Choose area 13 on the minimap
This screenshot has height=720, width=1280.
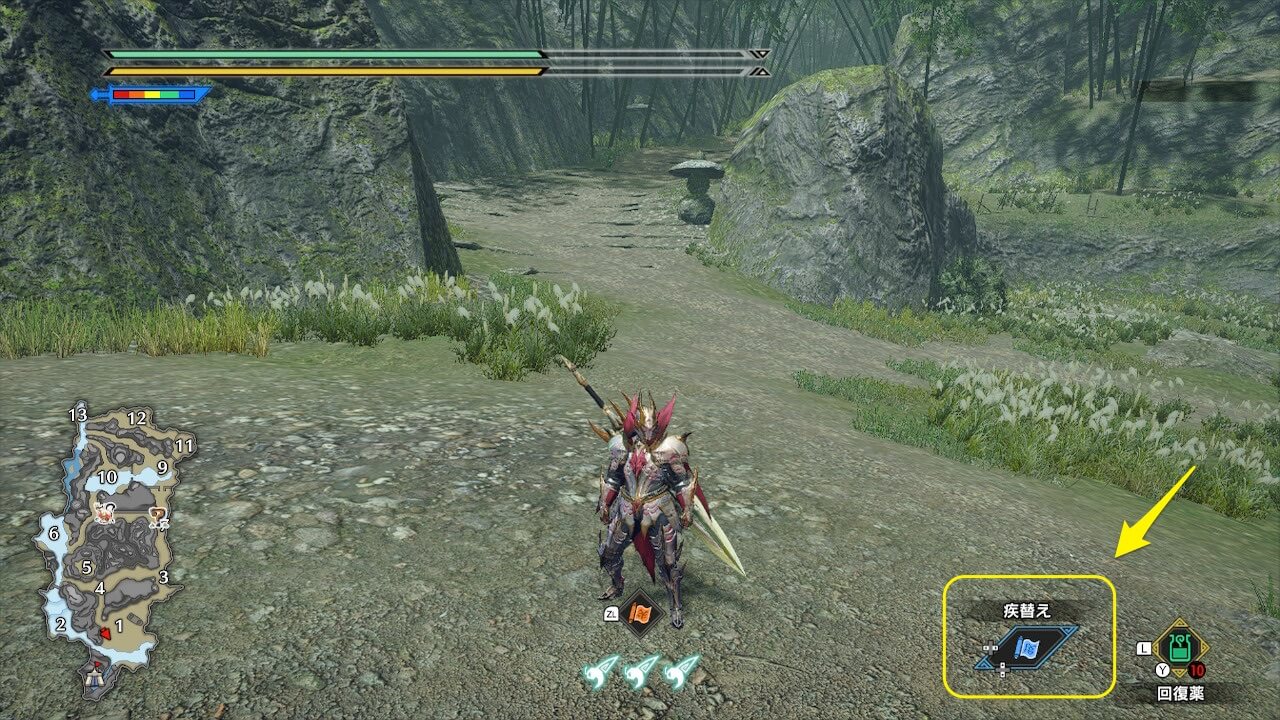pyautogui.click(x=78, y=414)
